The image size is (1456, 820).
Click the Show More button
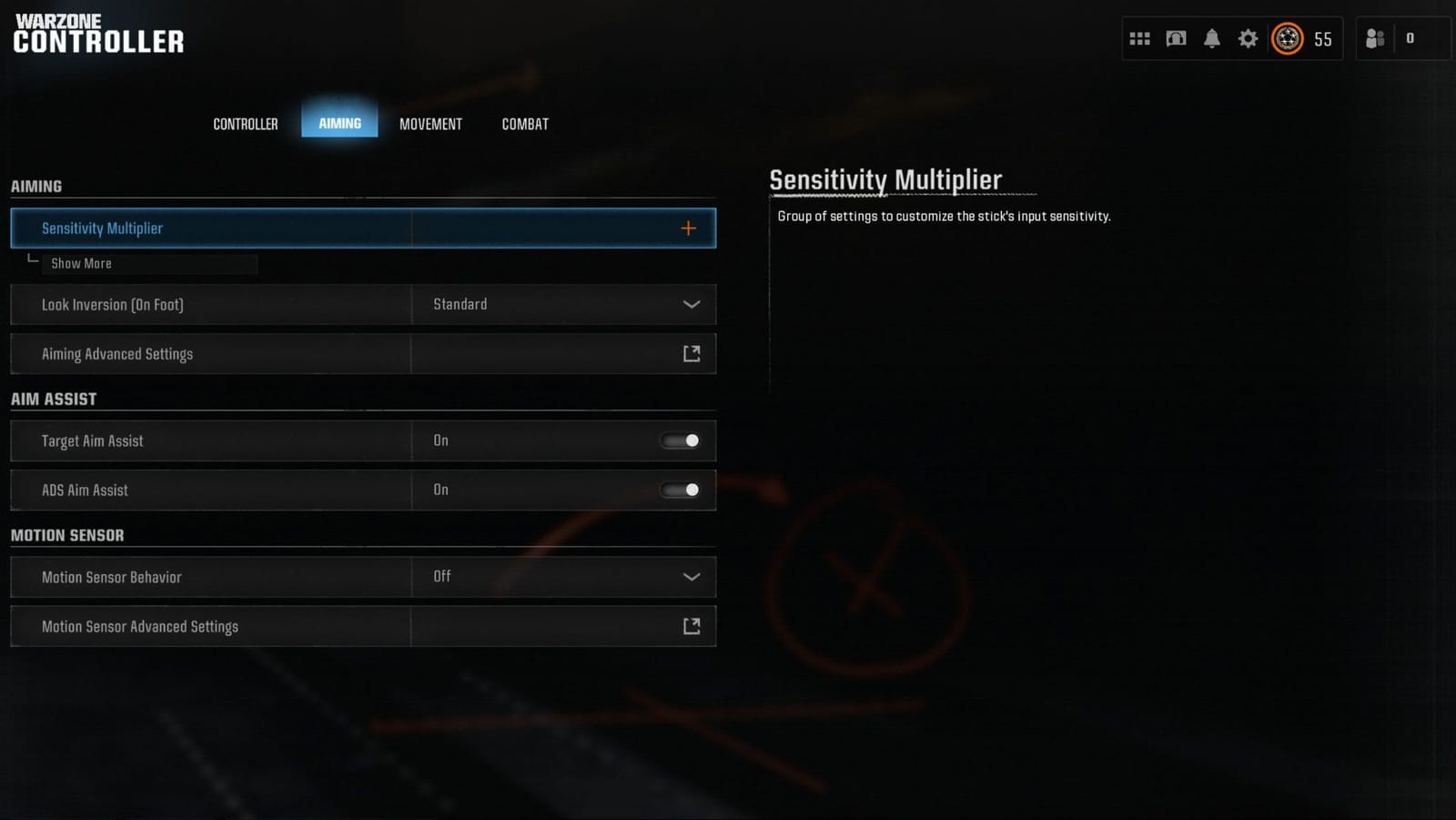pos(80,263)
